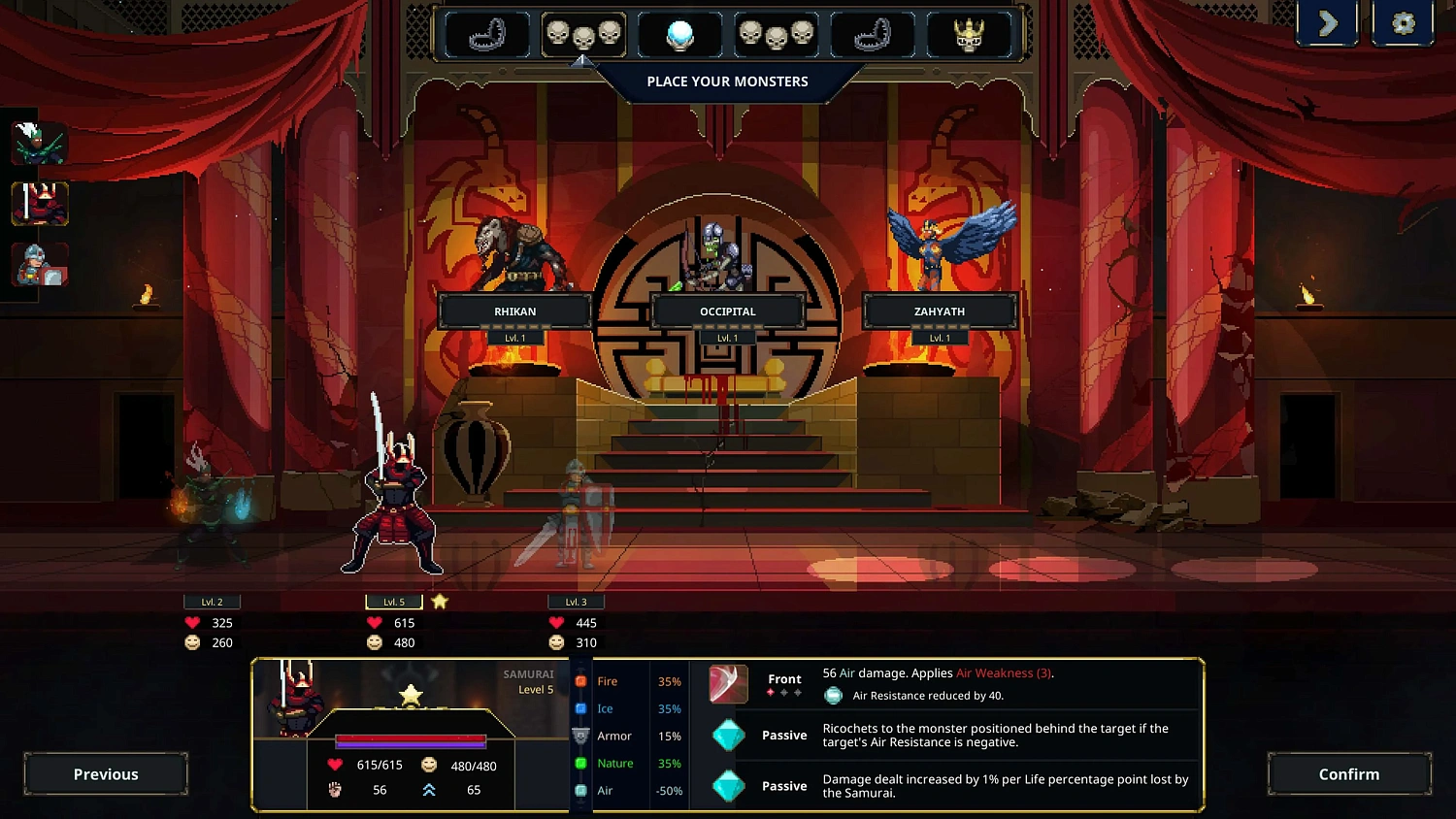
Task: Go back using the Previous button
Action: coord(105,773)
